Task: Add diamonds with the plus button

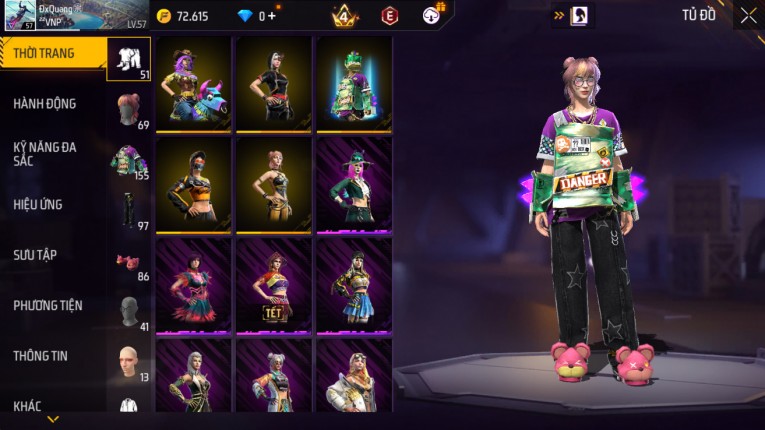Action: (x=272, y=16)
